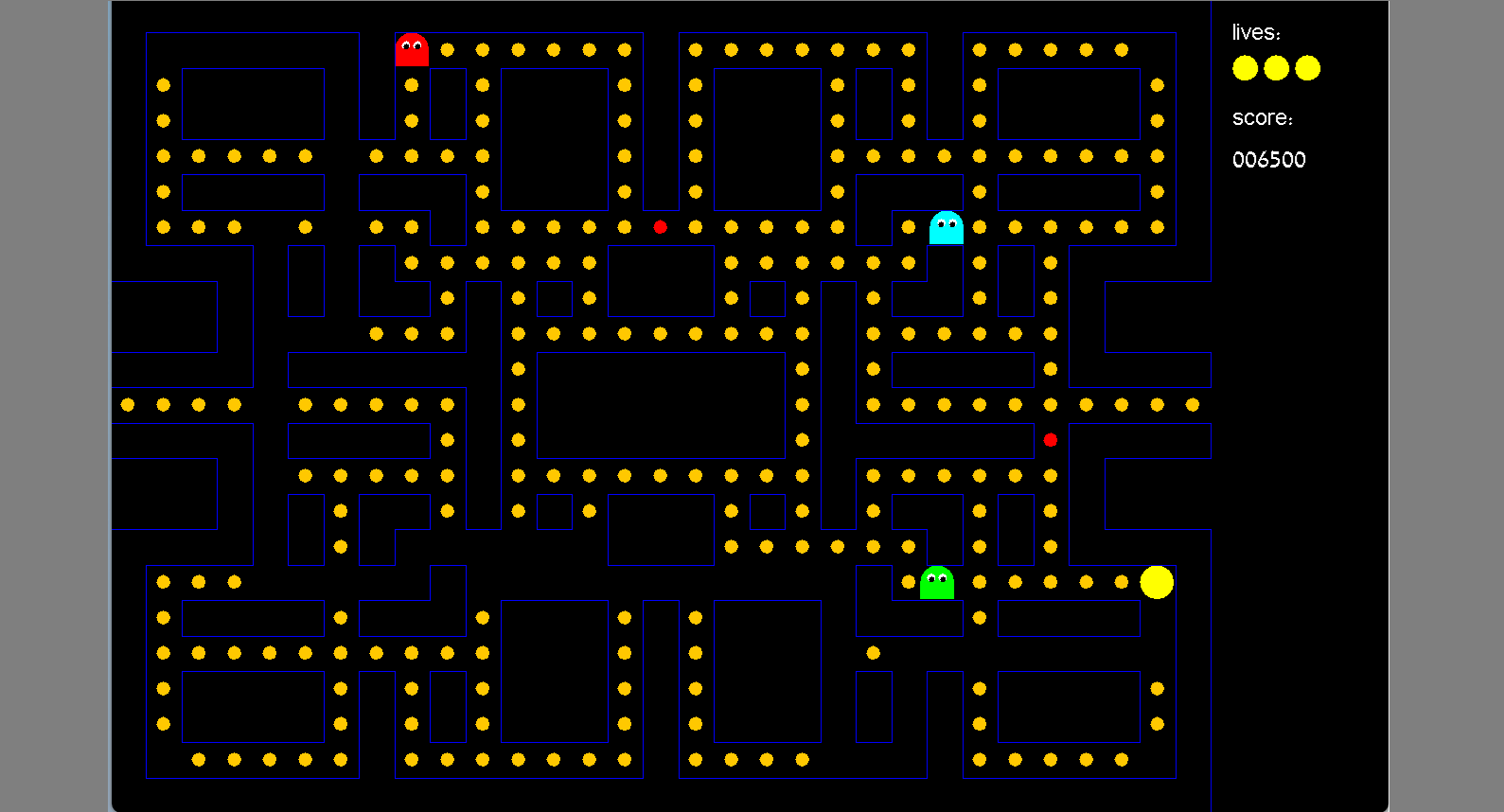Click the red ghost near the top maze
The image size is (1504, 812).
tap(411, 49)
